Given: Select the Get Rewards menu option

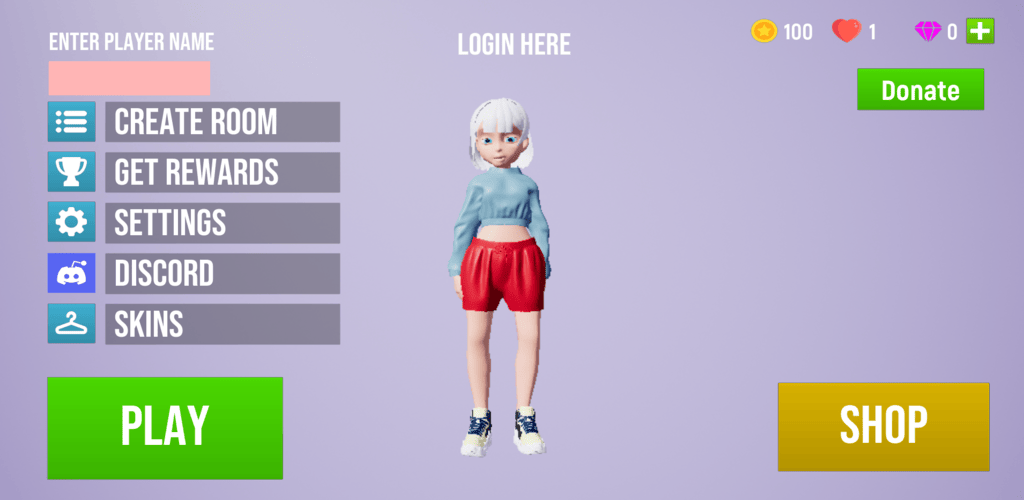Looking at the screenshot, I should [x=222, y=172].
